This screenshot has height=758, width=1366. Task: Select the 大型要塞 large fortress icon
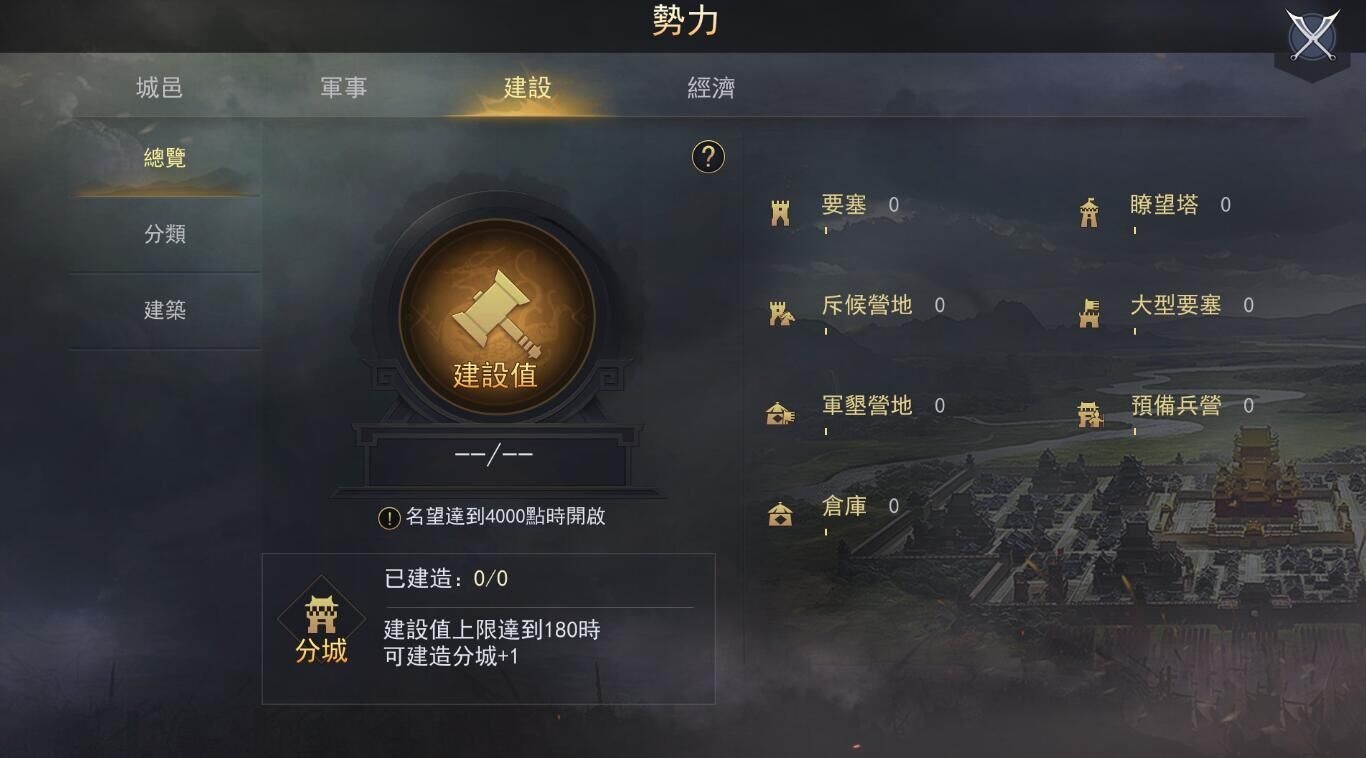click(1089, 308)
